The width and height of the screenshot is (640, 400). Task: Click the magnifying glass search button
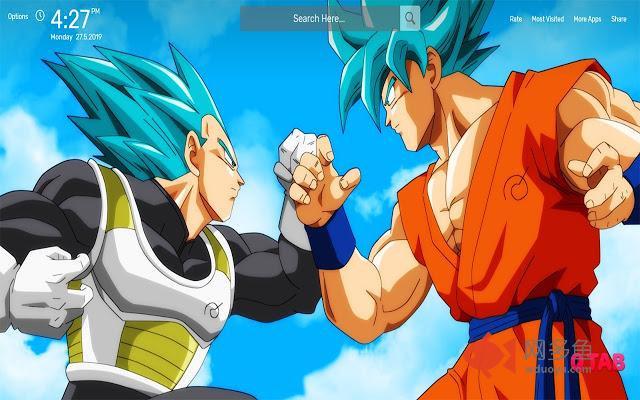coord(410,18)
